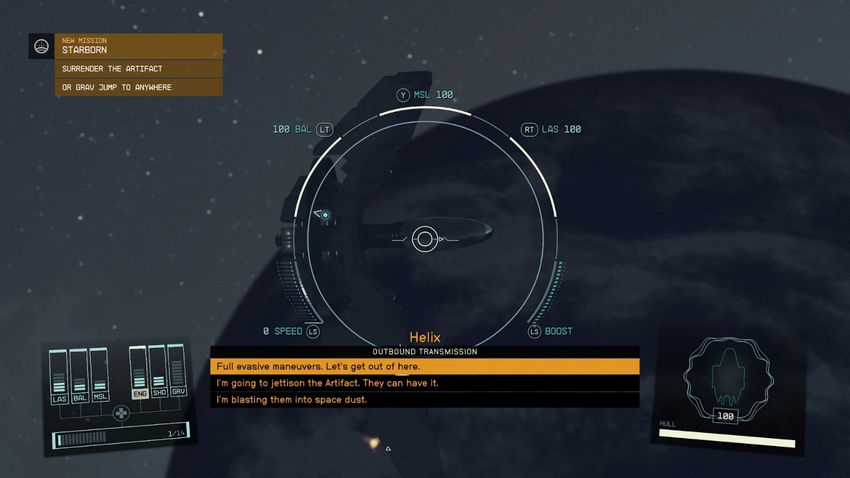Open the Starborn mission tracker
Screen dimensions: 850x478
pyautogui.click(x=125, y=46)
